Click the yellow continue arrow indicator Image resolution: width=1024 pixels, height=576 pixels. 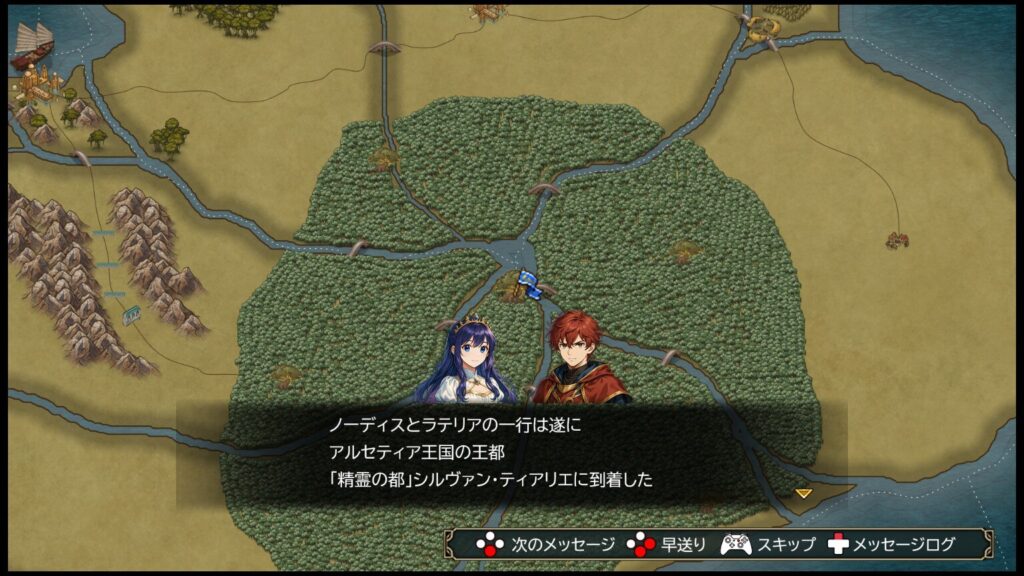pos(803,493)
